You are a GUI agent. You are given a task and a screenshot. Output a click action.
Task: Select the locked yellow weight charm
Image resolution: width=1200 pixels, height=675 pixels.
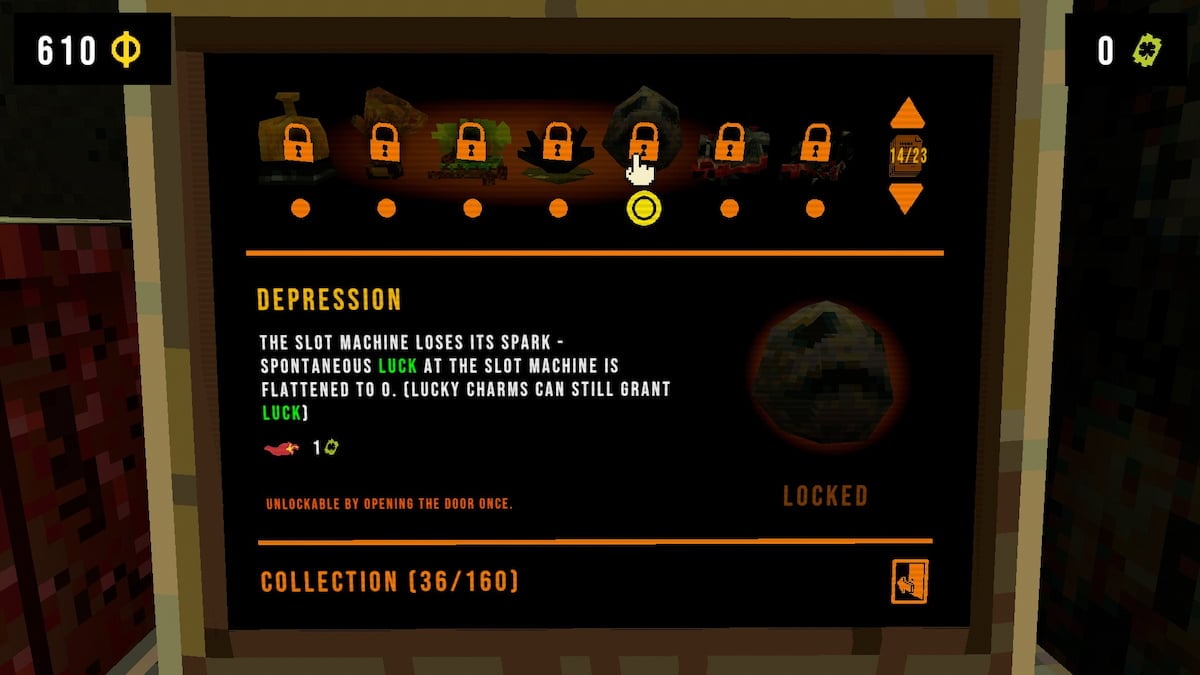(x=299, y=141)
